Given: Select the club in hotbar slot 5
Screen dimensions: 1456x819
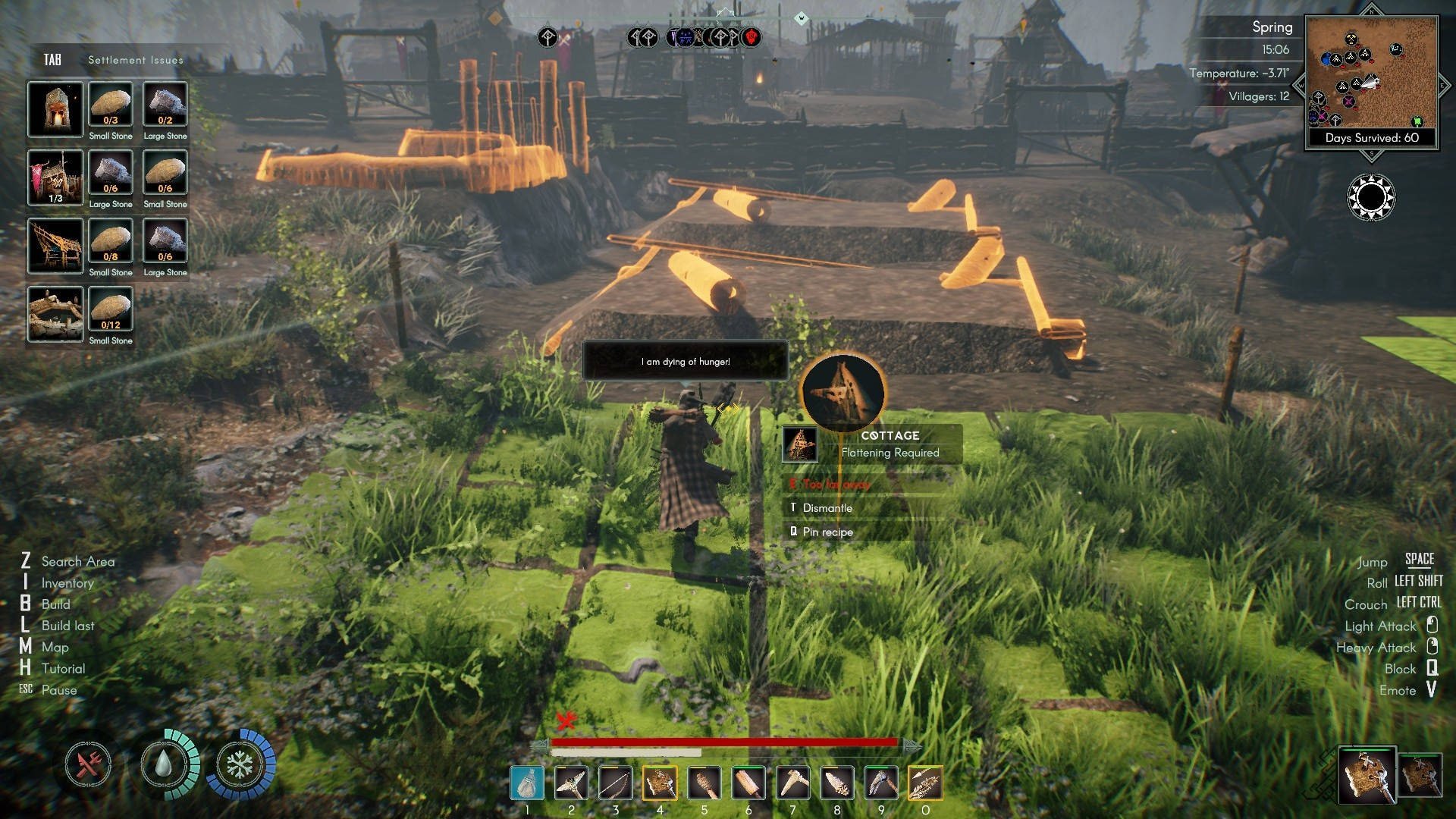Looking at the screenshot, I should point(704,783).
